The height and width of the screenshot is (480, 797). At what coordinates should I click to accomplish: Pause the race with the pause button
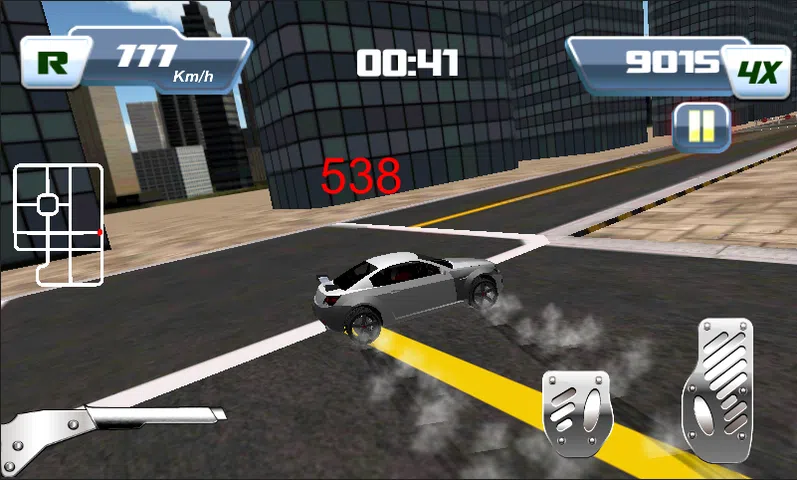click(x=701, y=127)
